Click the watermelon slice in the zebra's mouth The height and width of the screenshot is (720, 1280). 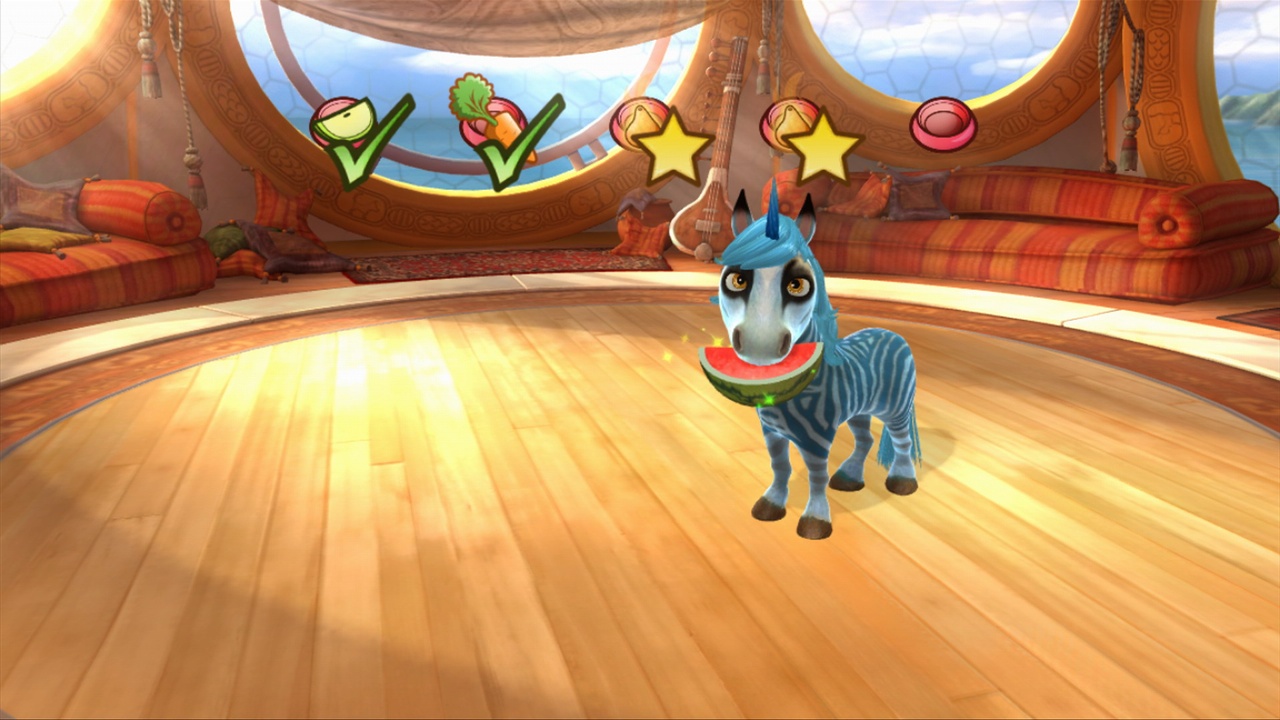point(758,372)
